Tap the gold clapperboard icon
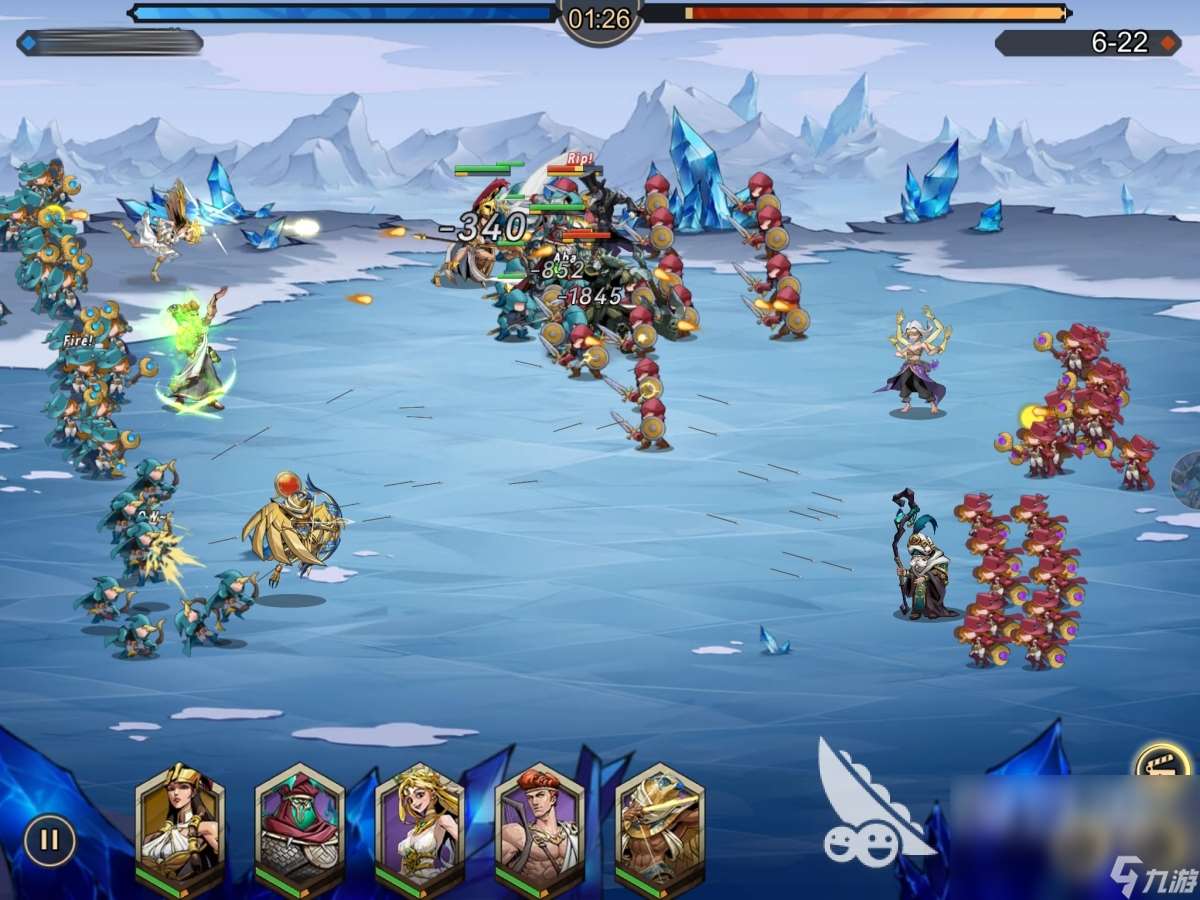This screenshot has width=1200, height=900. [x=1164, y=766]
